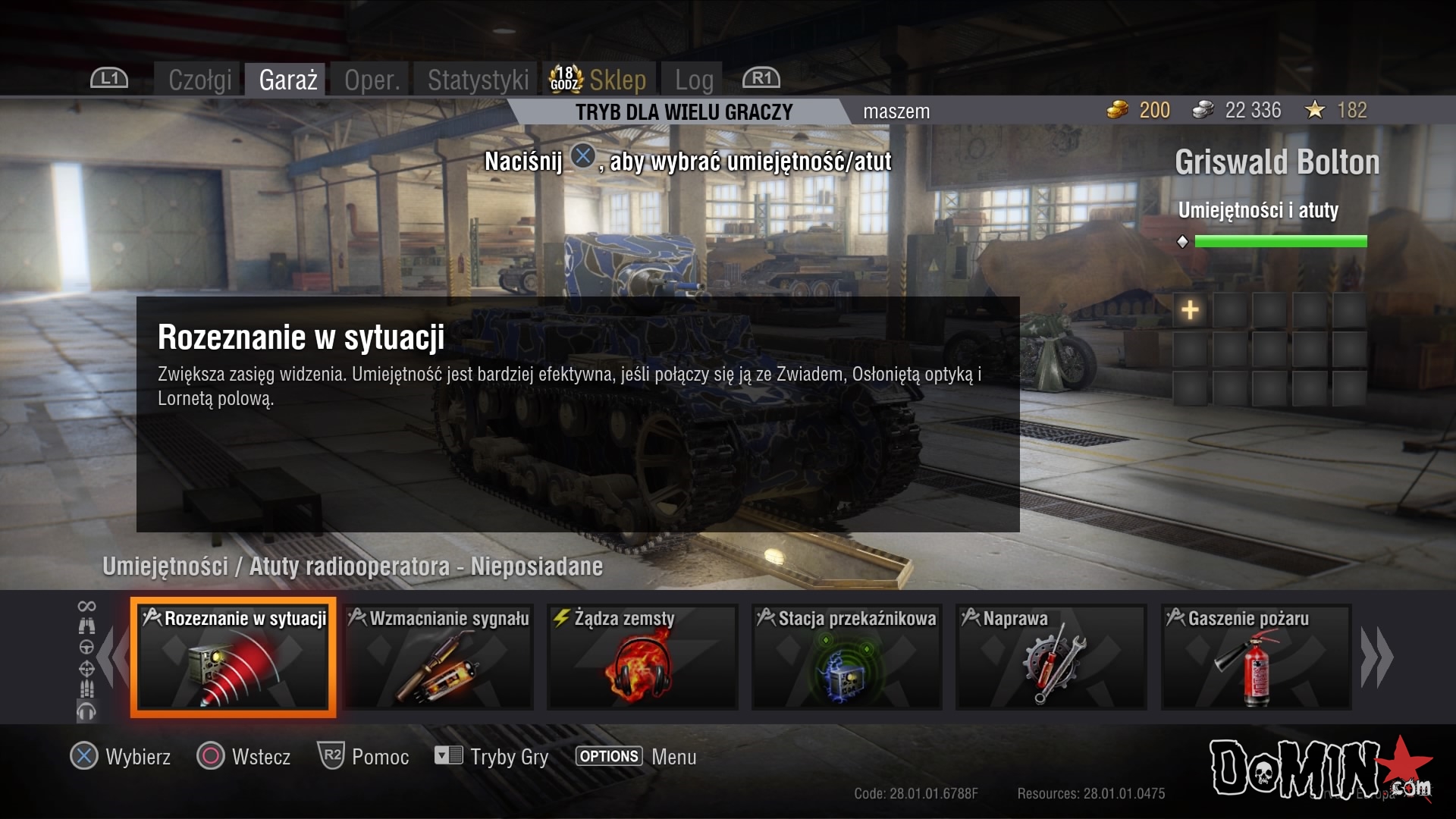Select the Wzmacnianie sygnału skill card

click(438, 657)
